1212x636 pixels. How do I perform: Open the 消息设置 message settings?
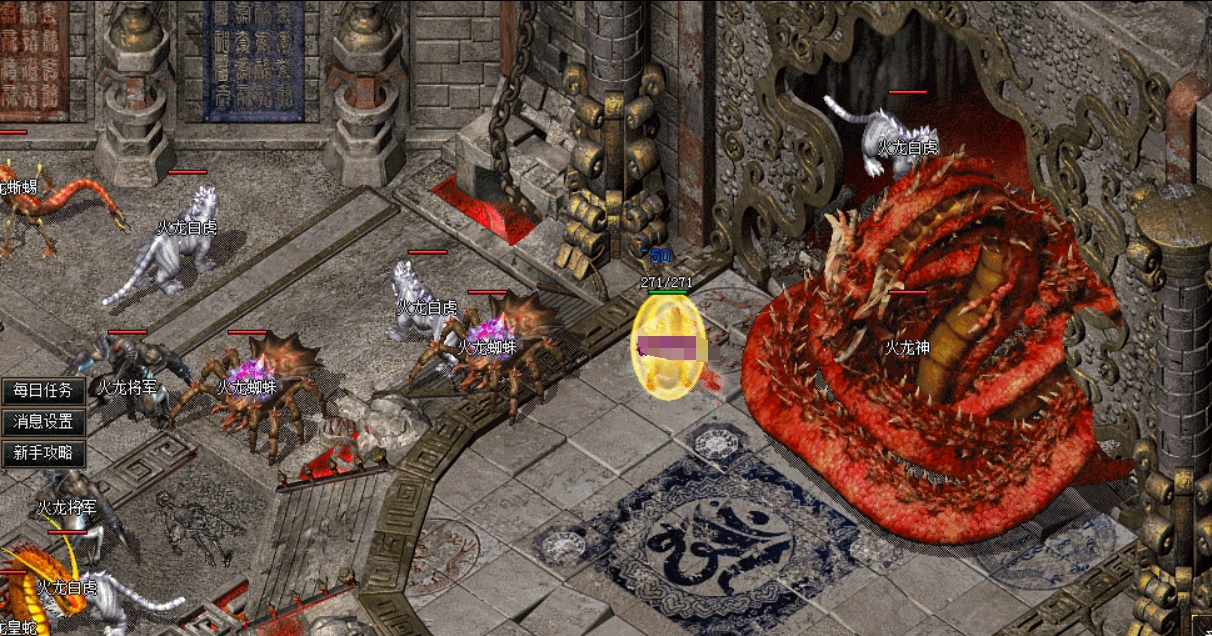tap(43, 422)
